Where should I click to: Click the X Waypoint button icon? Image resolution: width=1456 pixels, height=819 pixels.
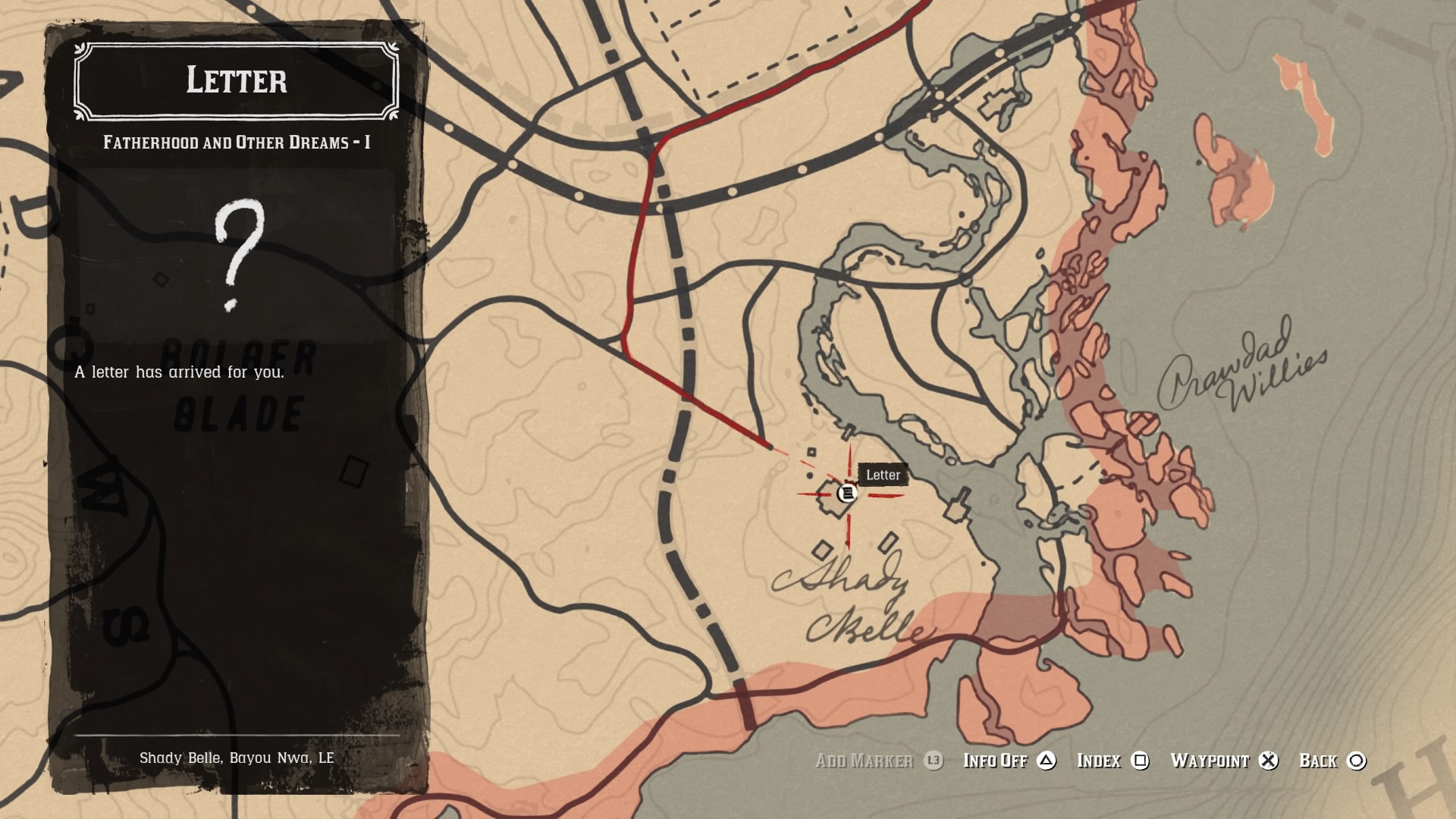tap(1269, 761)
